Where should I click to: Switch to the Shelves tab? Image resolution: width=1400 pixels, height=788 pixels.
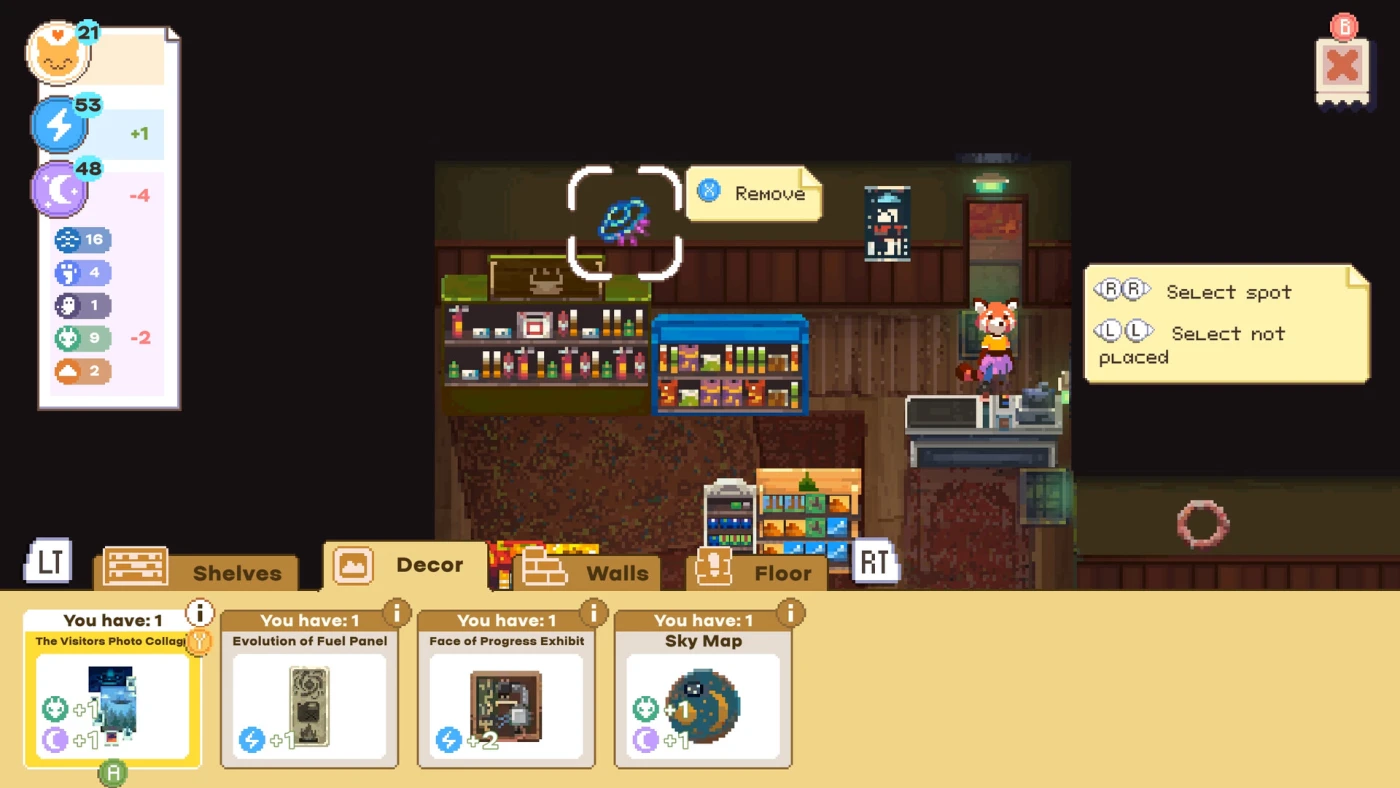tap(200, 572)
